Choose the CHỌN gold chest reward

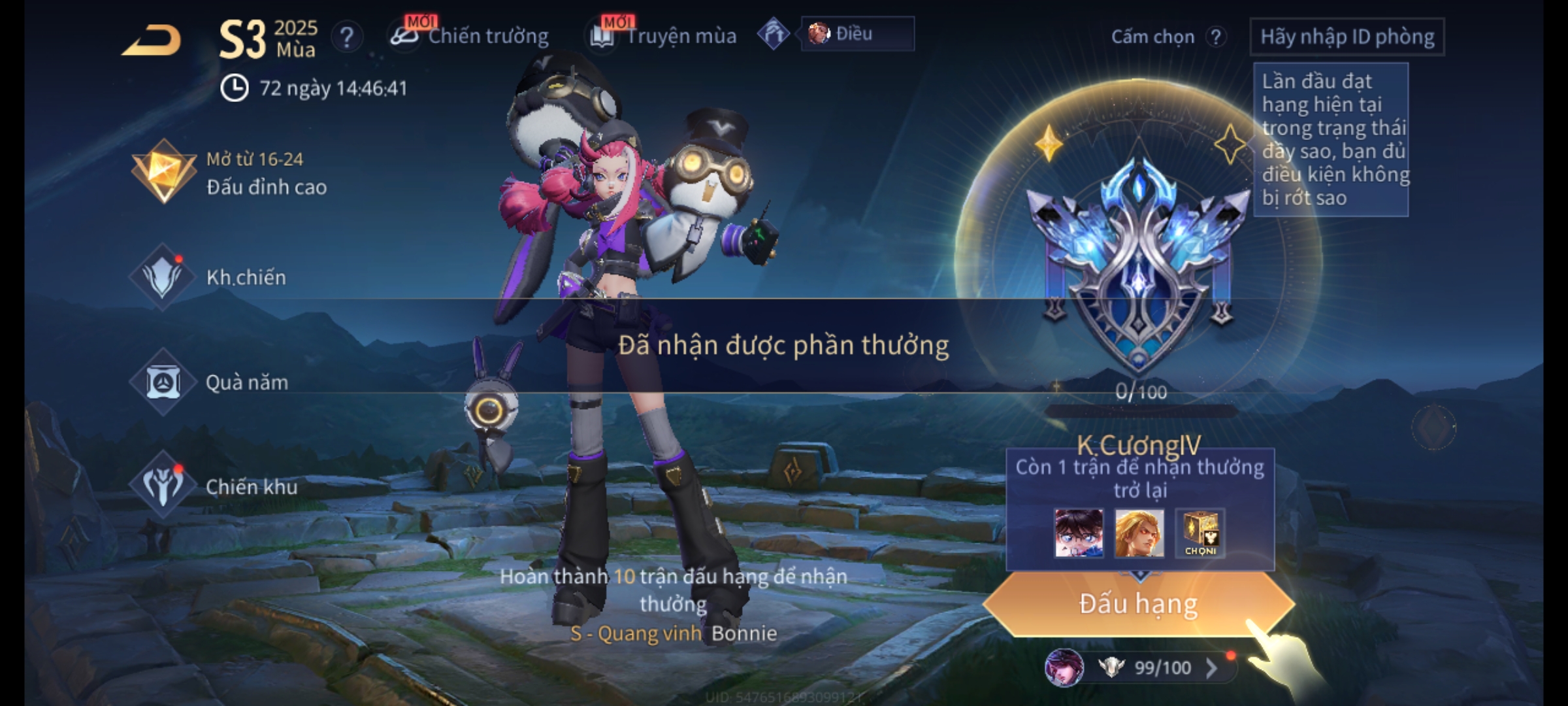point(1200,533)
